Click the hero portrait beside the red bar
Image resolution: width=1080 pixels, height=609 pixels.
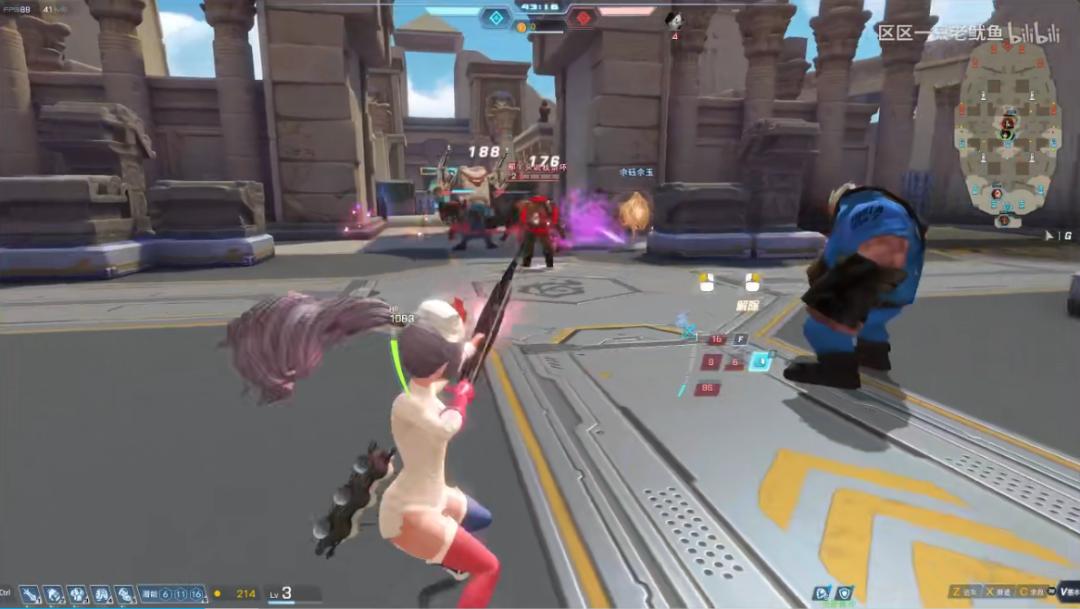click(x=674, y=20)
